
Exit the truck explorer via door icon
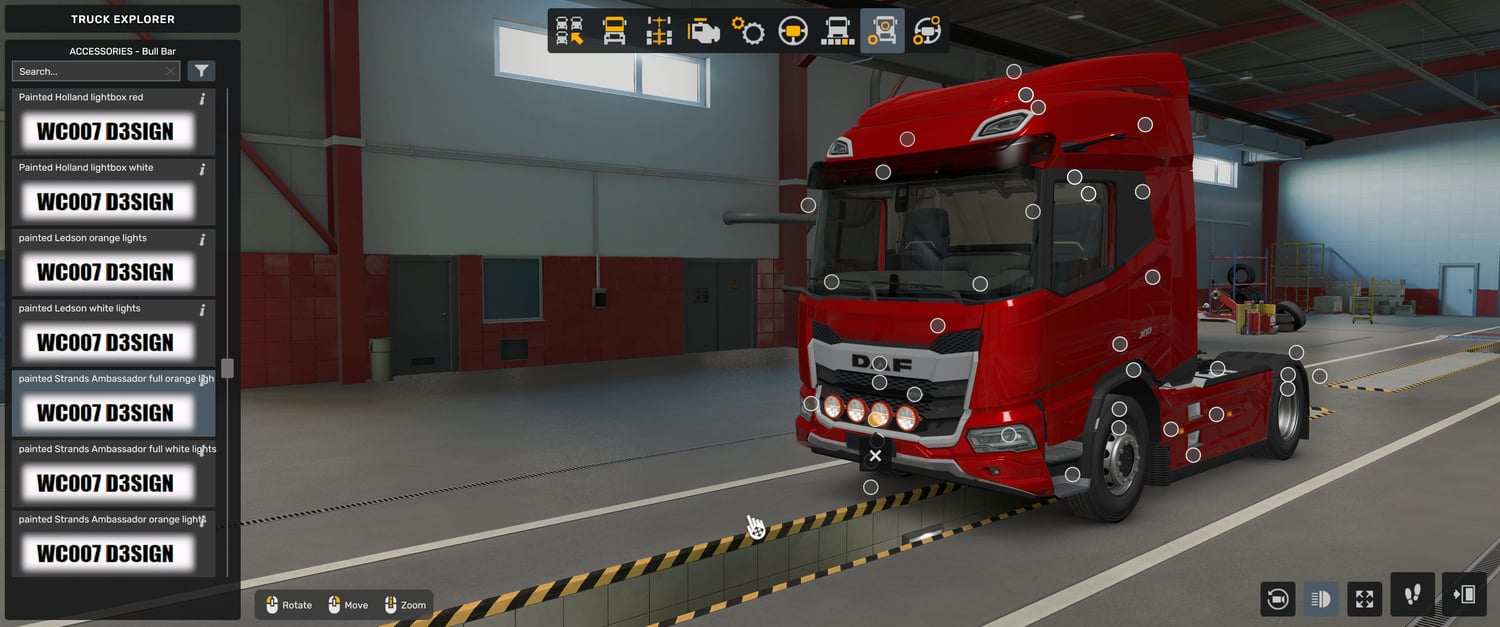[1464, 595]
